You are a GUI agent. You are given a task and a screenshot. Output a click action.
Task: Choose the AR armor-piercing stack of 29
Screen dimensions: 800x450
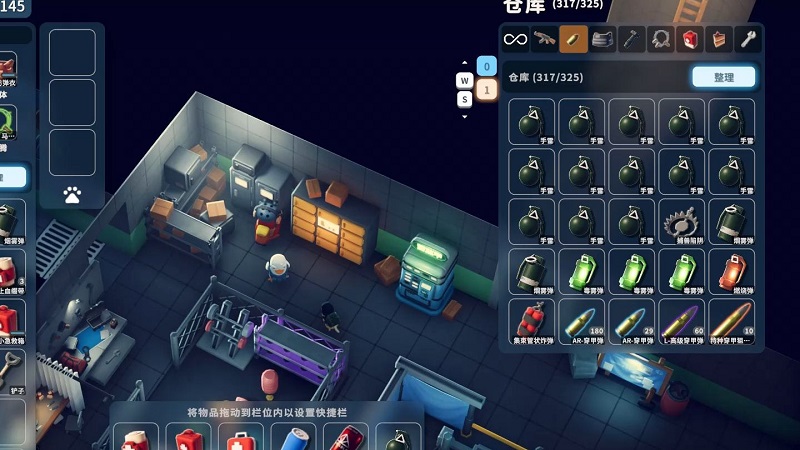point(632,322)
